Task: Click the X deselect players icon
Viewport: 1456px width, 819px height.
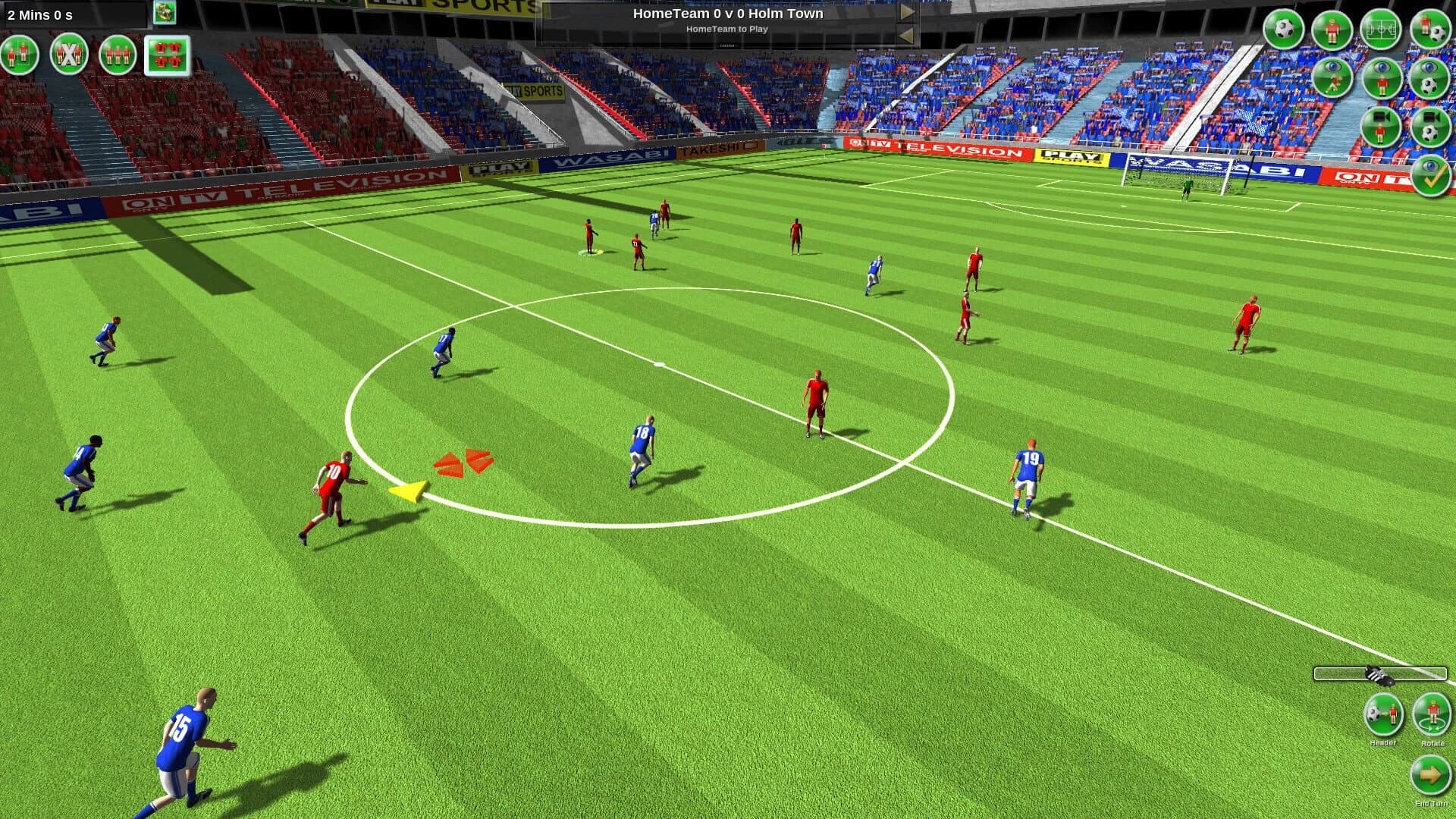Action: [x=67, y=55]
